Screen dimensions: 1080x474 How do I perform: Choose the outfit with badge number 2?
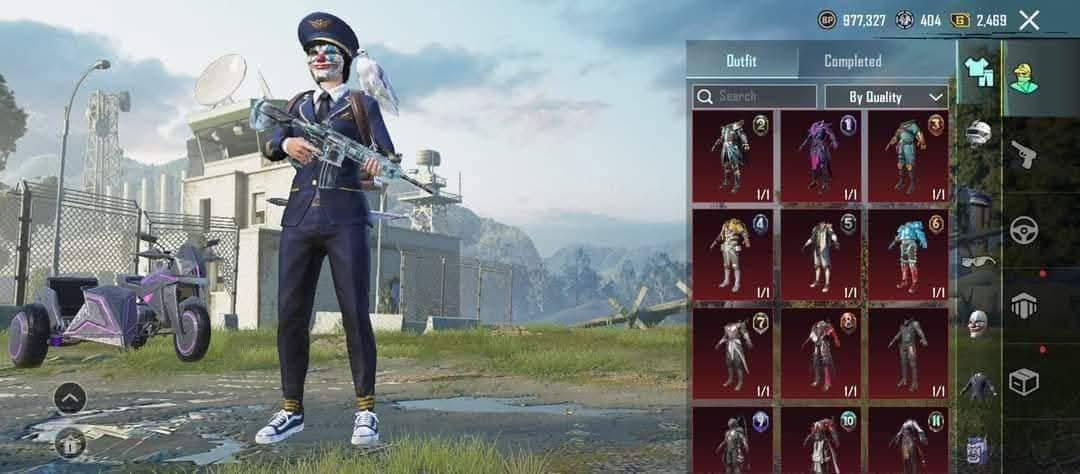click(x=732, y=156)
